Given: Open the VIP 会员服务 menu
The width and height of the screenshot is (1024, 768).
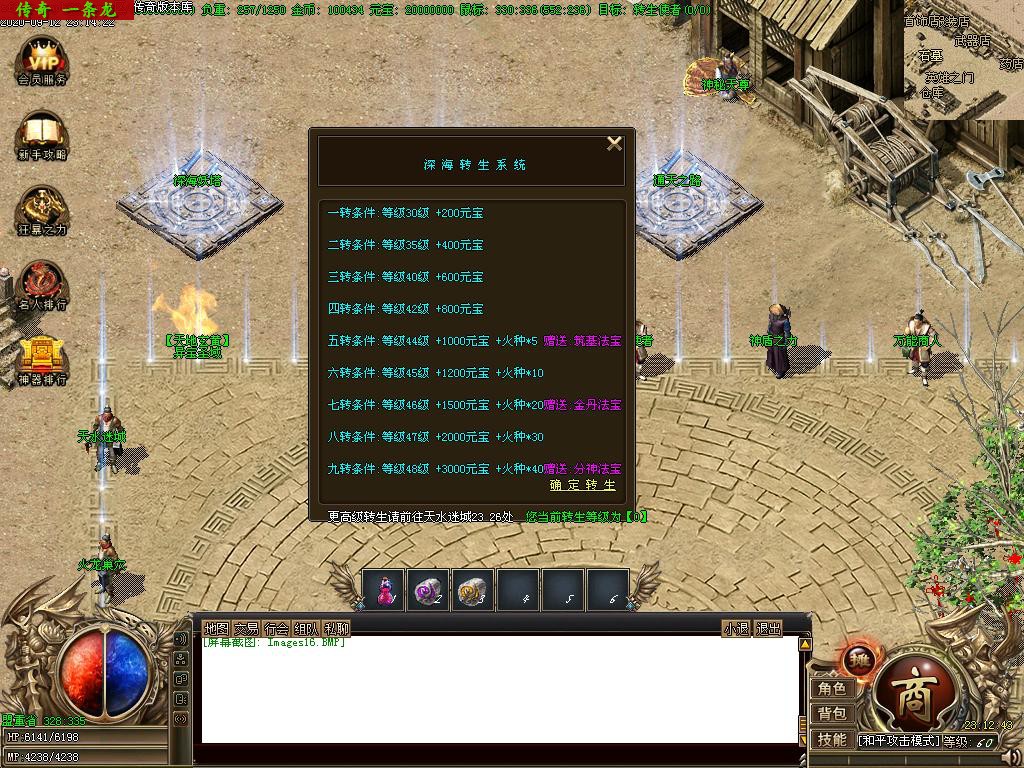Looking at the screenshot, I should tap(42, 58).
